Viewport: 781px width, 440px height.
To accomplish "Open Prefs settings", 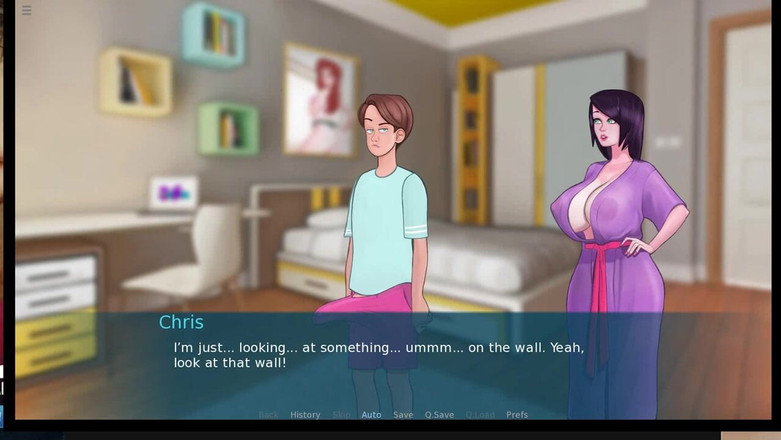I will tap(517, 415).
